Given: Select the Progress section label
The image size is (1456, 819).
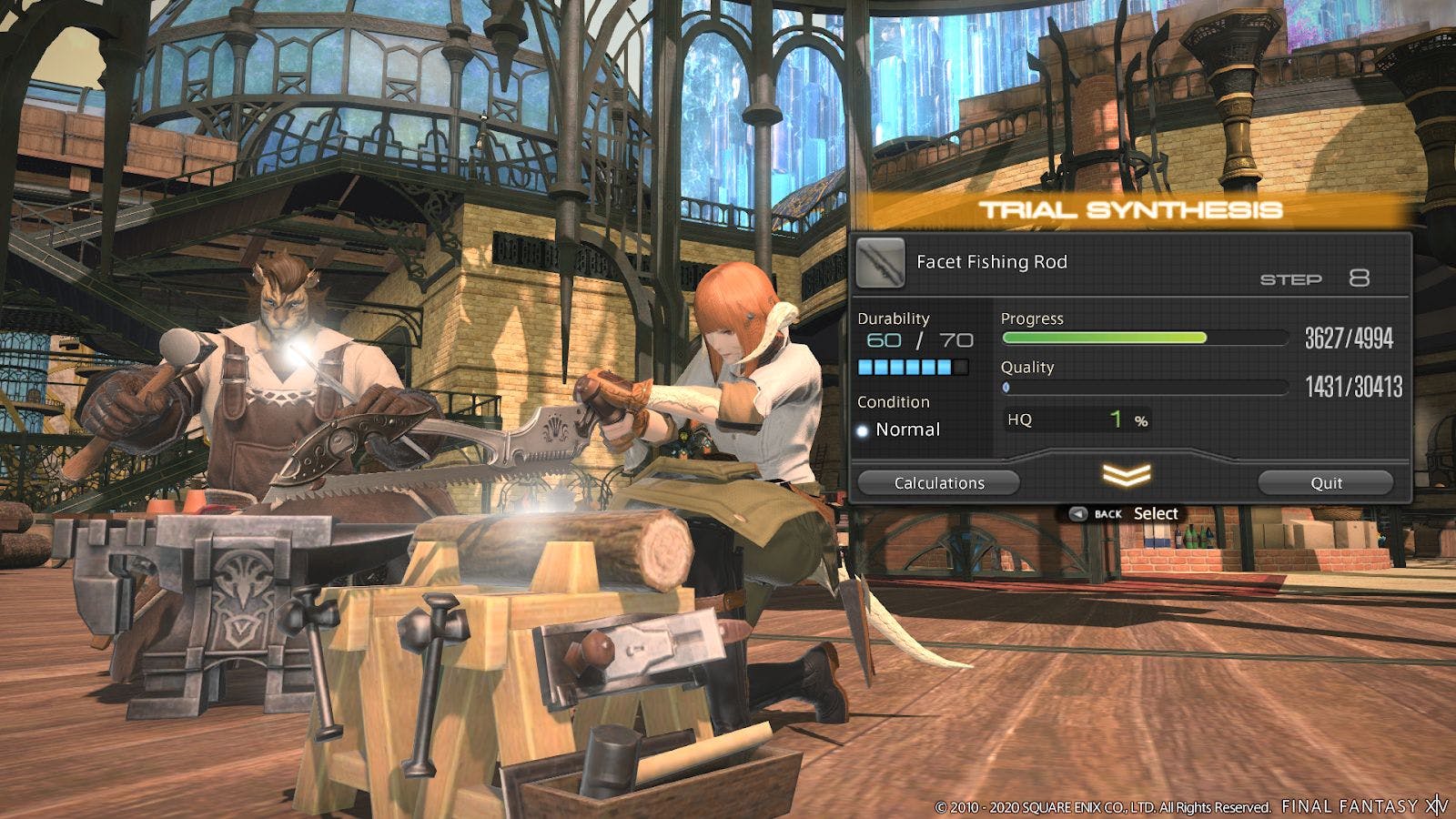Looking at the screenshot, I should point(1032,318).
